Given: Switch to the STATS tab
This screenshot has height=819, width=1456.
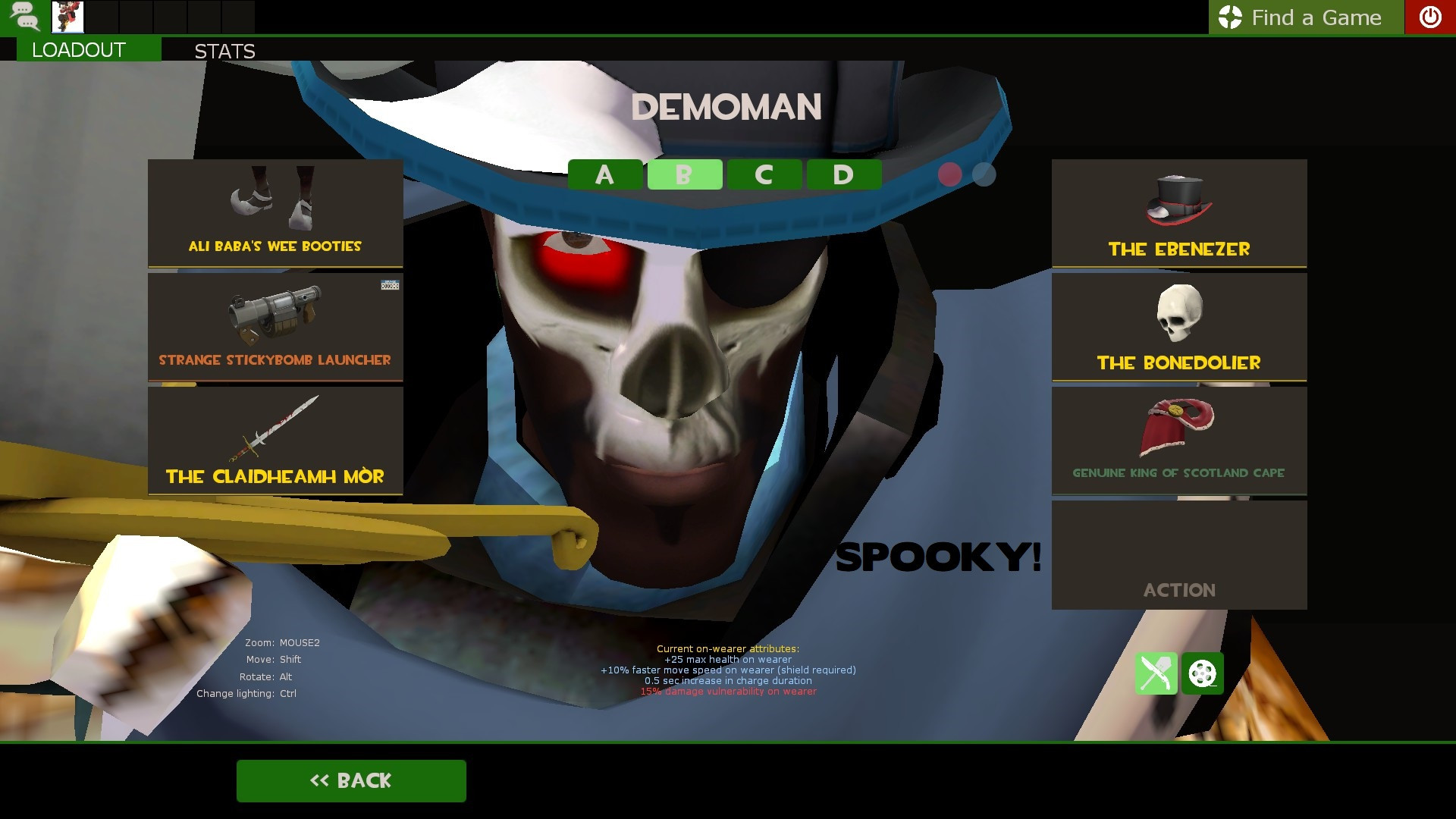Looking at the screenshot, I should pyautogui.click(x=224, y=51).
